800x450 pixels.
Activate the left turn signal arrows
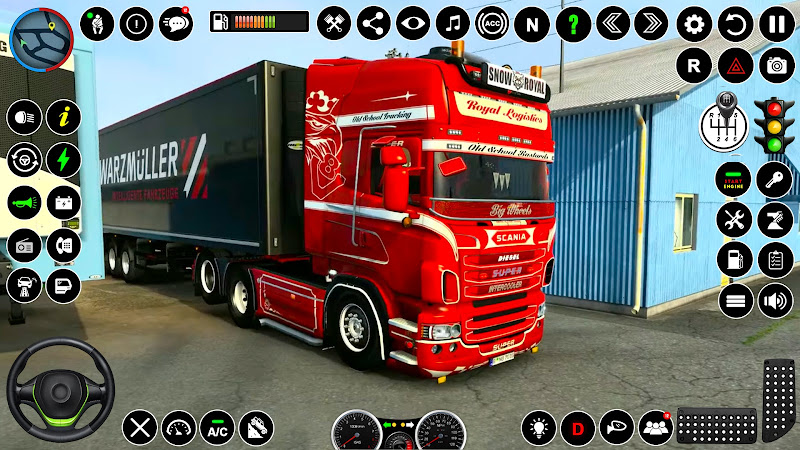coord(612,23)
